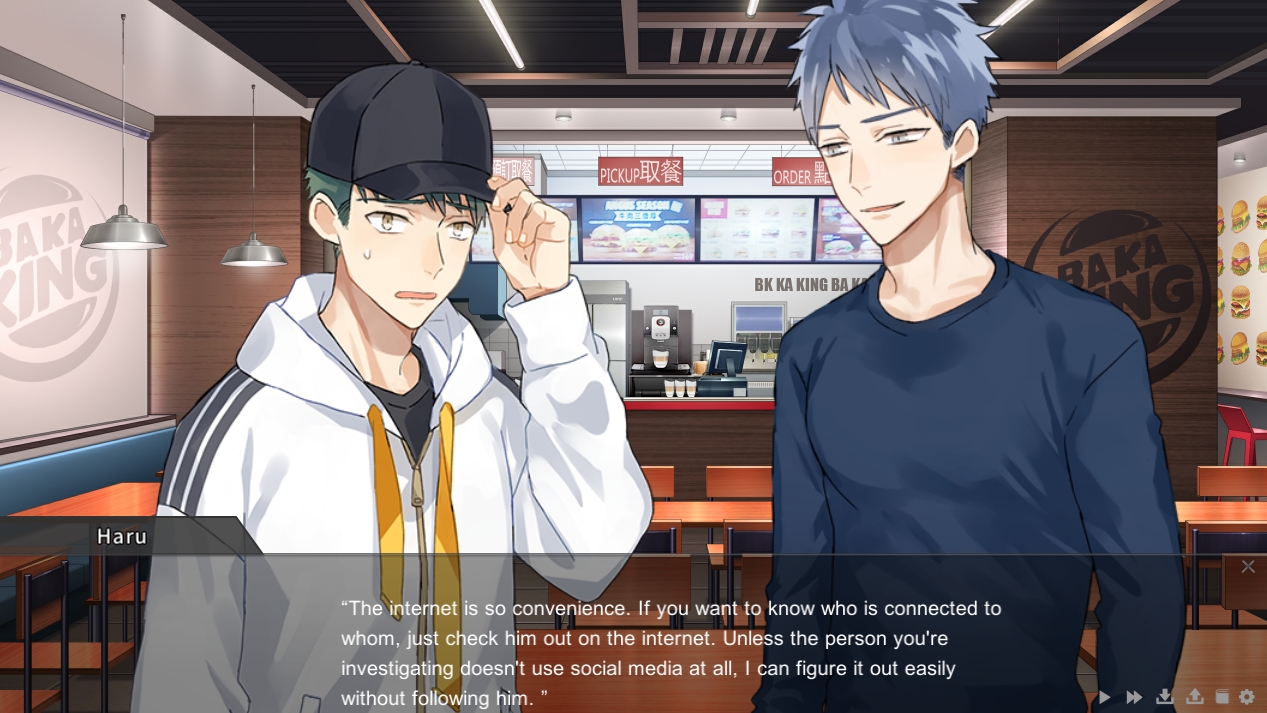Viewport: 1267px width, 713px height.
Task: Save the game using the download-arrow icon
Action: pyautogui.click(x=1164, y=697)
